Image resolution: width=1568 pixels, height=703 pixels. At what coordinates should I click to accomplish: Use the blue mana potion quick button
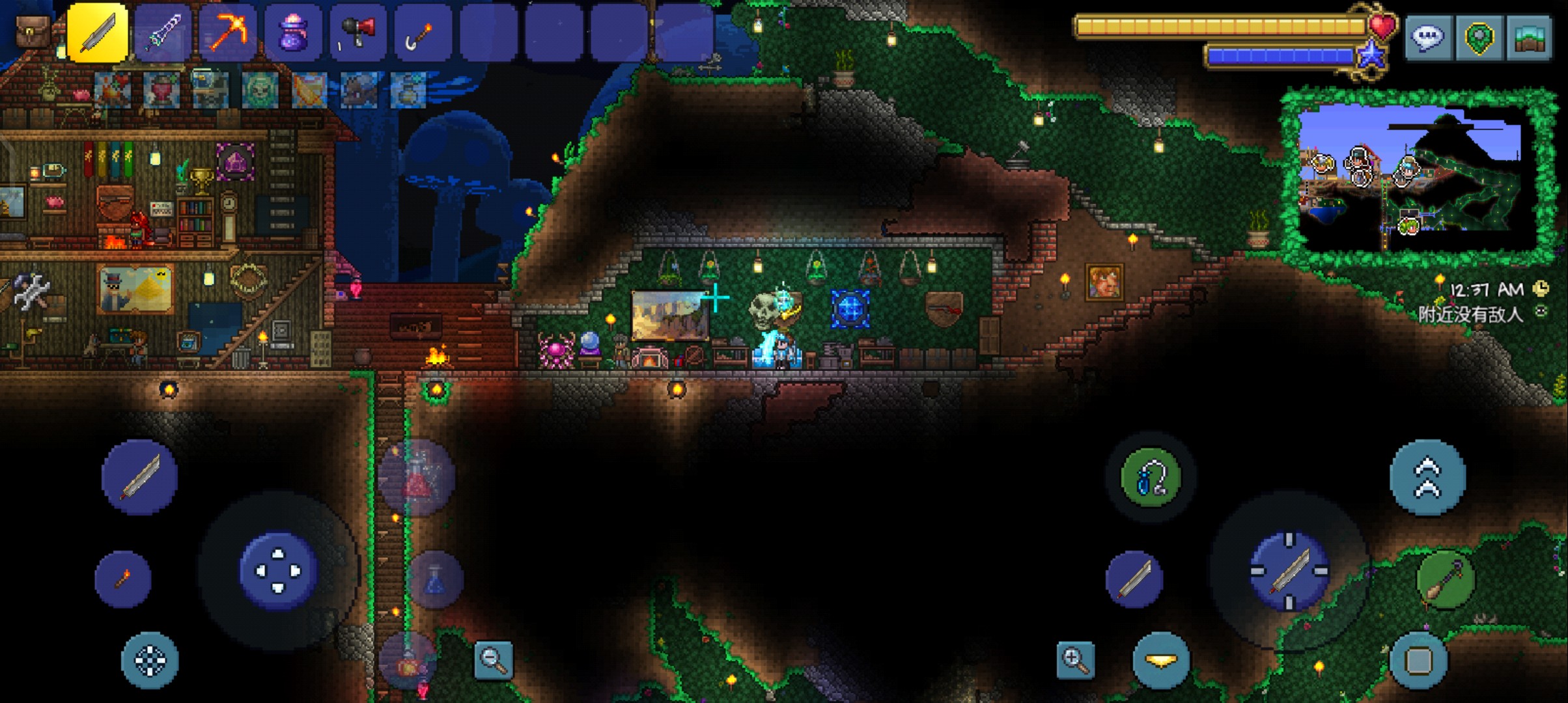[x=435, y=579]
